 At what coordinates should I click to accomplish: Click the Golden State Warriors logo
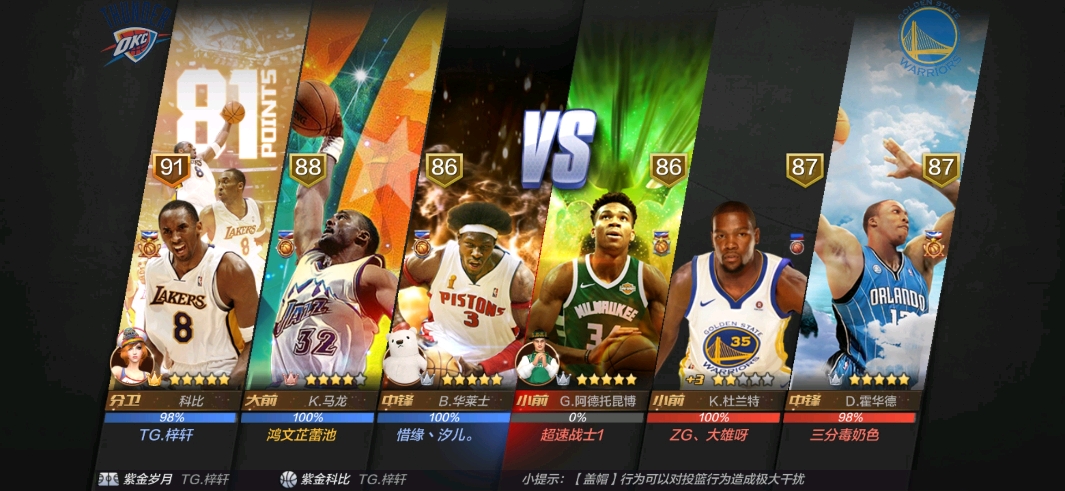tap(931, 40)
